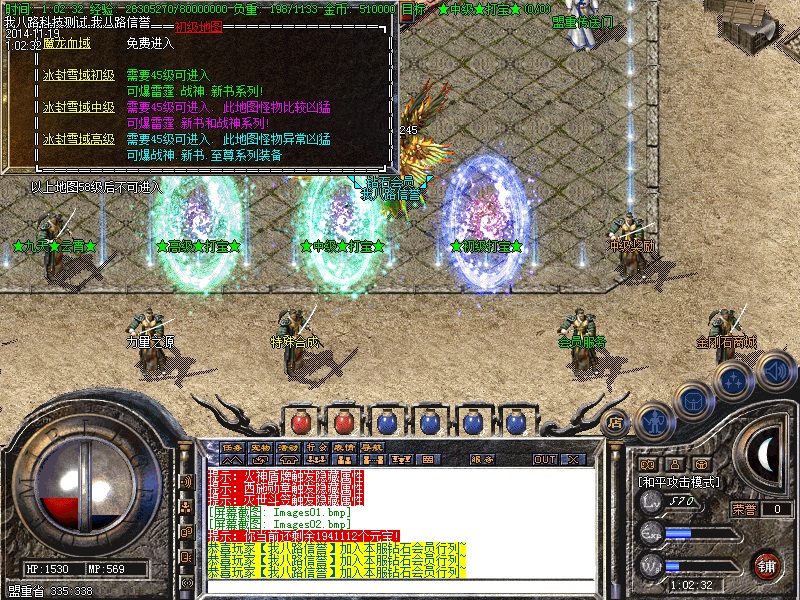Close the game with the X button

pos(573,460)
